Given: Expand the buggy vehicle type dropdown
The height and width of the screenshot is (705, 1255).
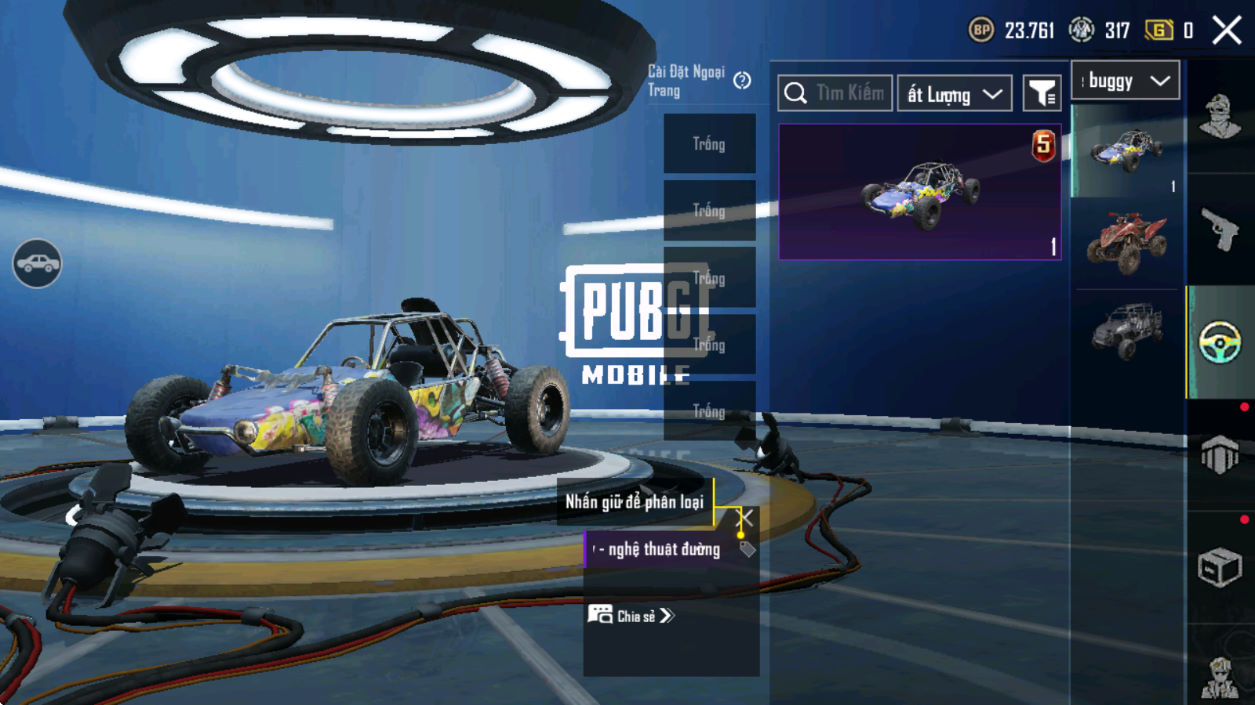Looking at the screenshot, I should 1125,81.
